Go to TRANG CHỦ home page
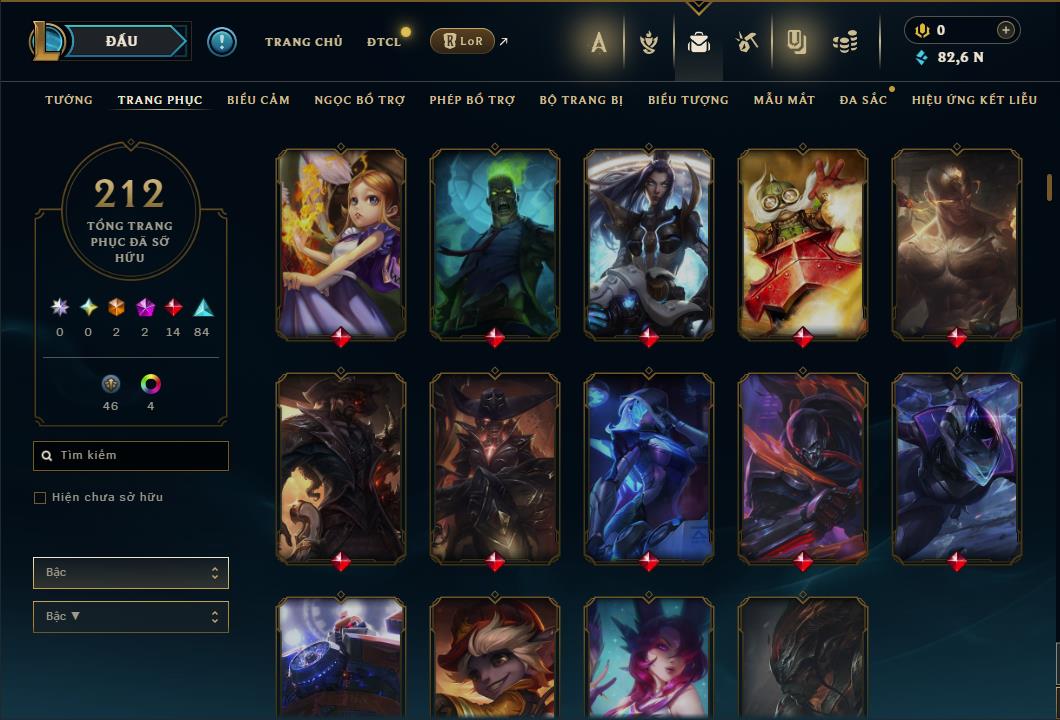 tap(303, 42)
